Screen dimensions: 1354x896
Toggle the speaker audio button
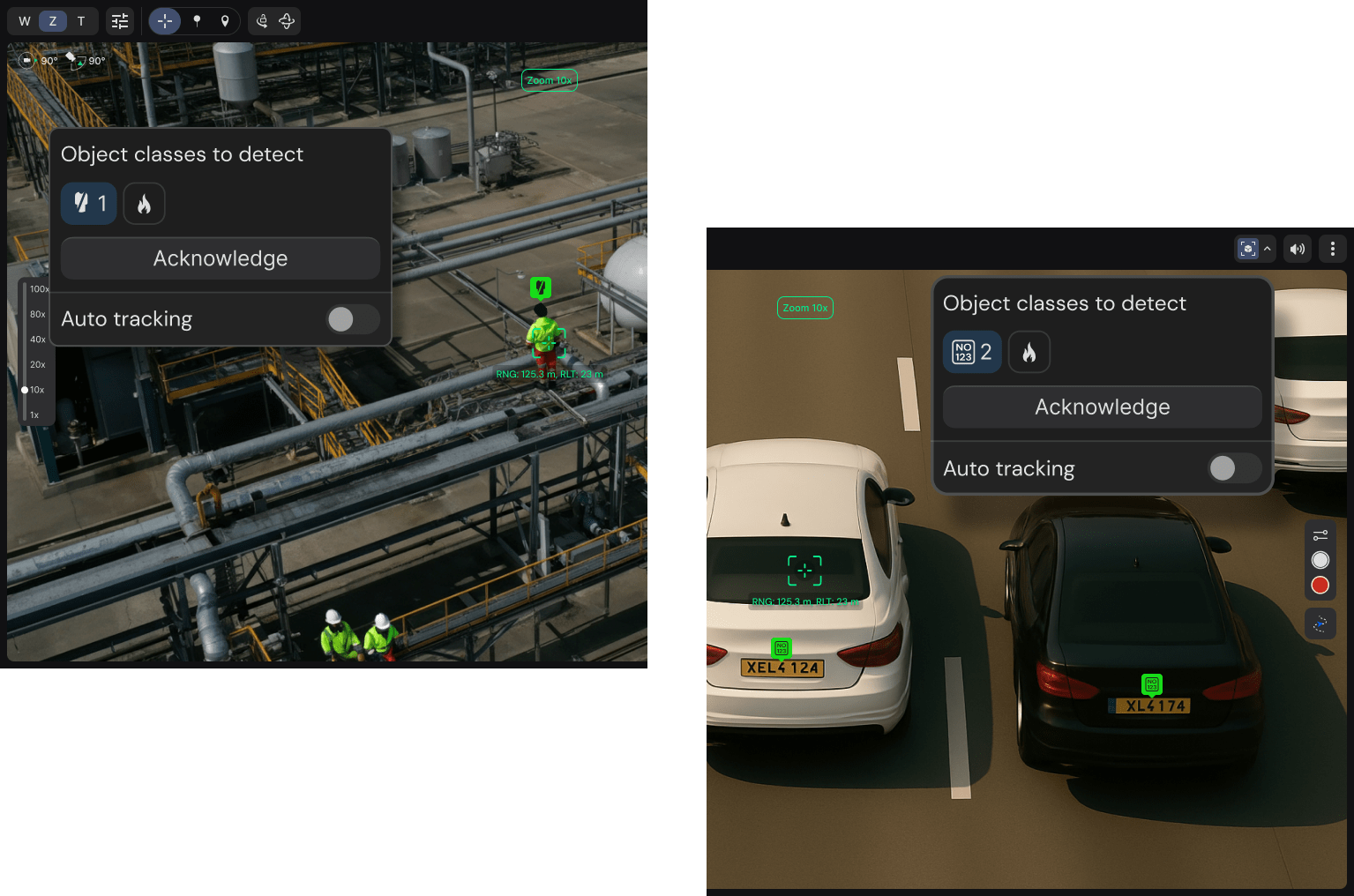(1297, 249)
